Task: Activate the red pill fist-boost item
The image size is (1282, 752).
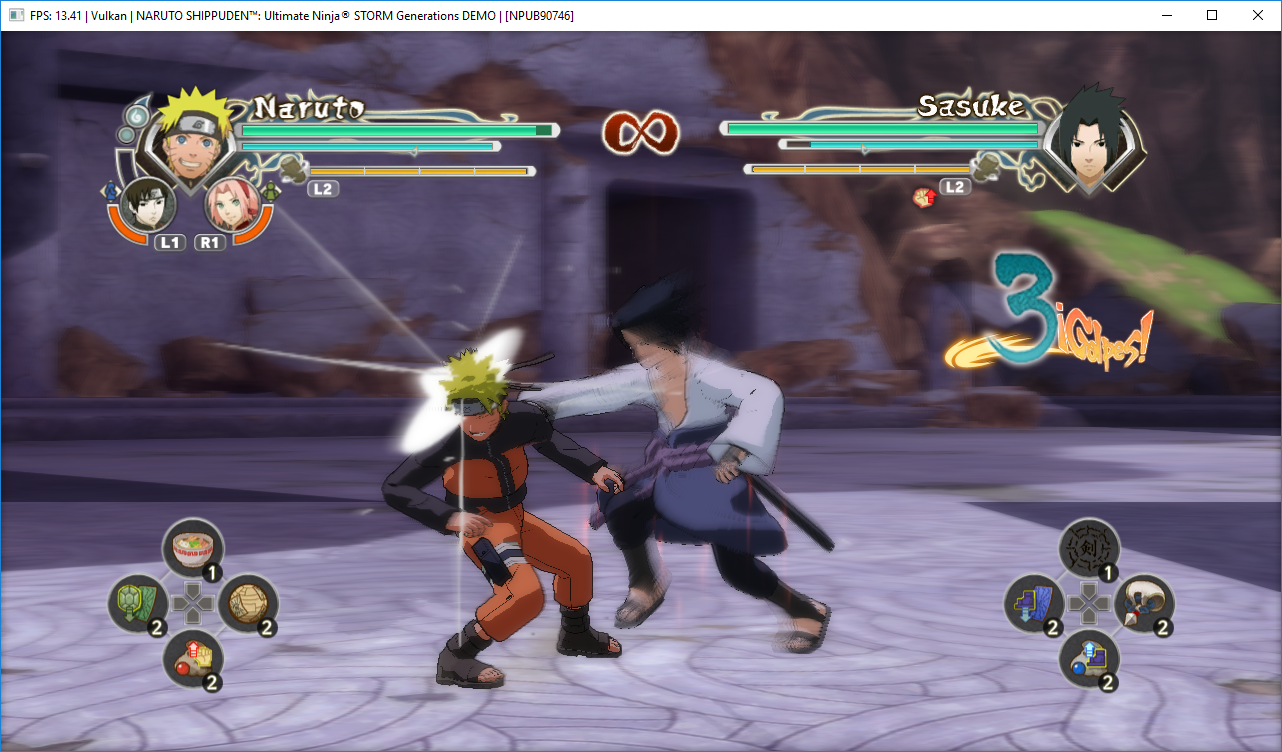Action: pyautogui.click(x=193, y=660)
